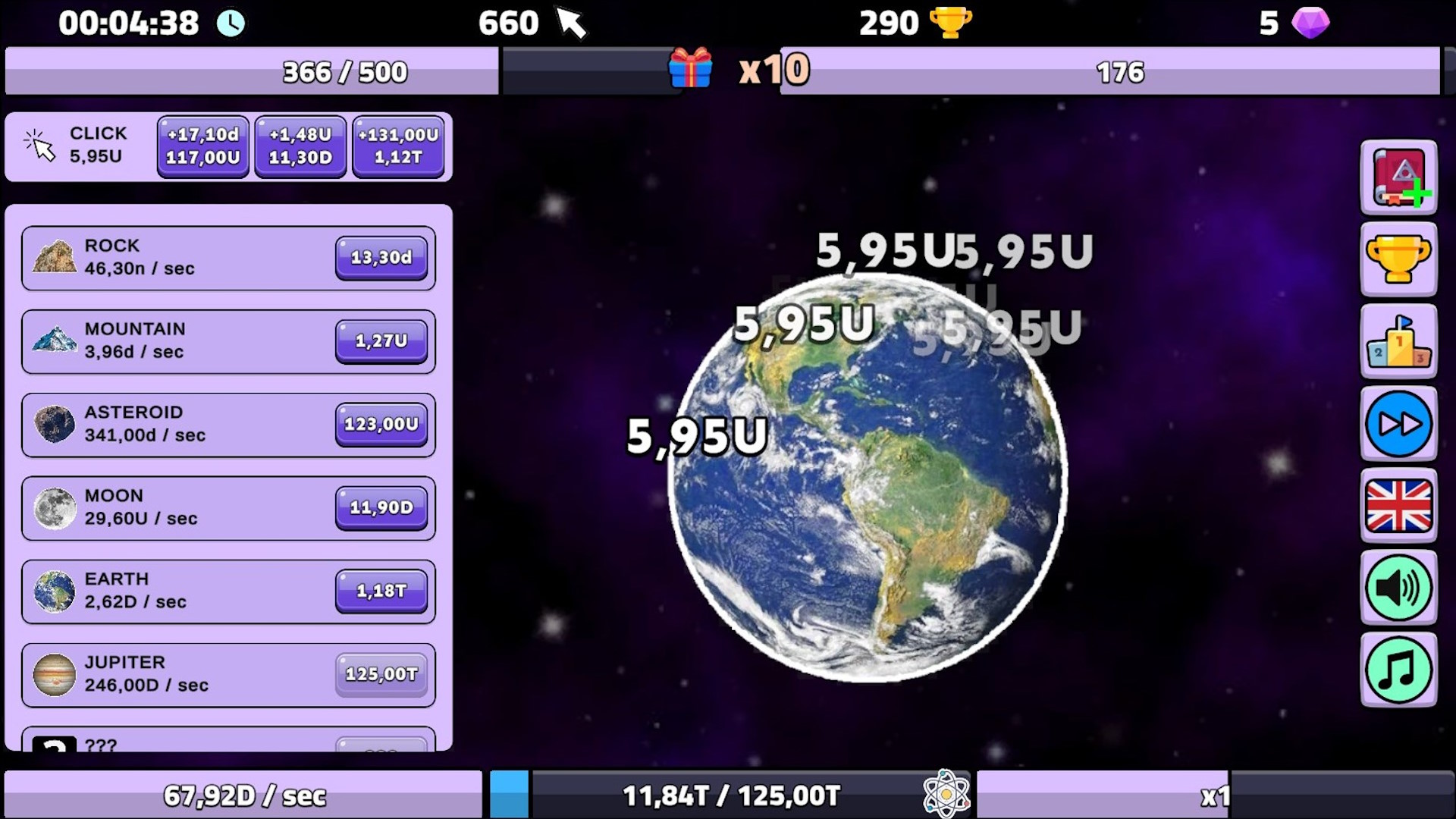Buy the MOON upgrade for 11,90D
Screen dimensions: 1456x819
coord(381,508)
